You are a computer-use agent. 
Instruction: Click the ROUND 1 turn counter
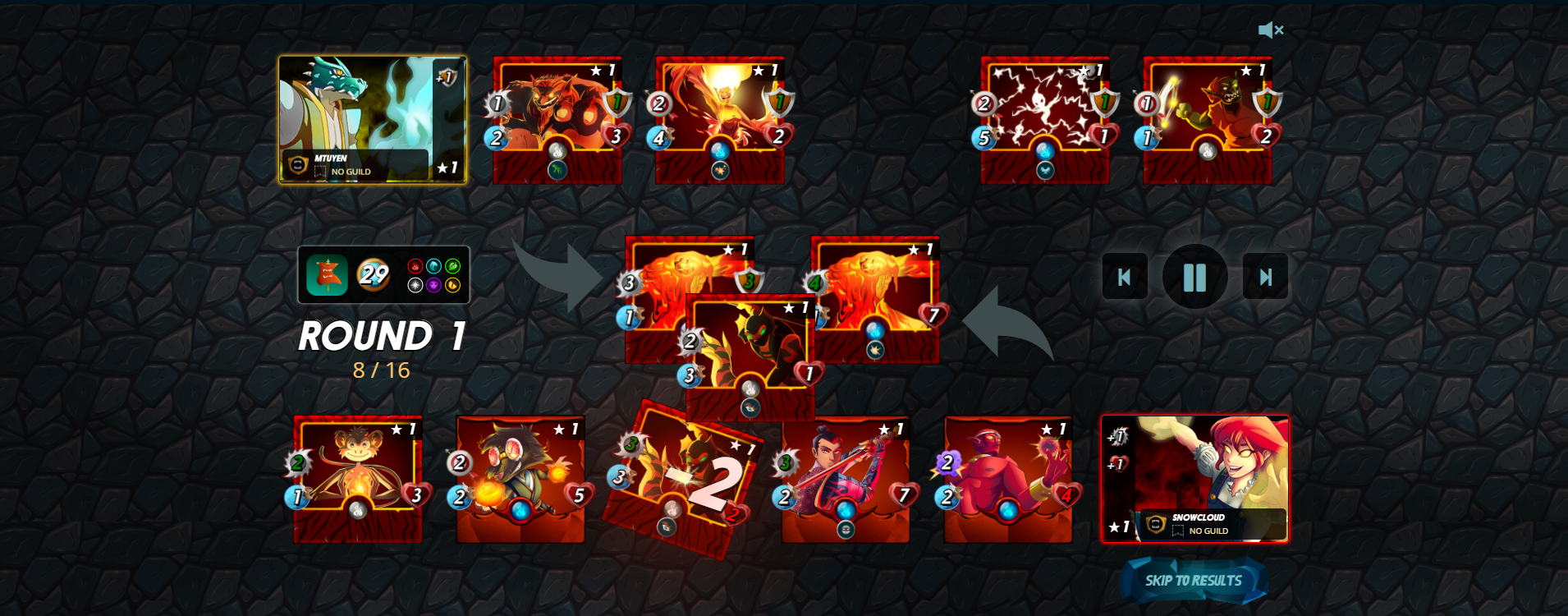coord(383,337)
